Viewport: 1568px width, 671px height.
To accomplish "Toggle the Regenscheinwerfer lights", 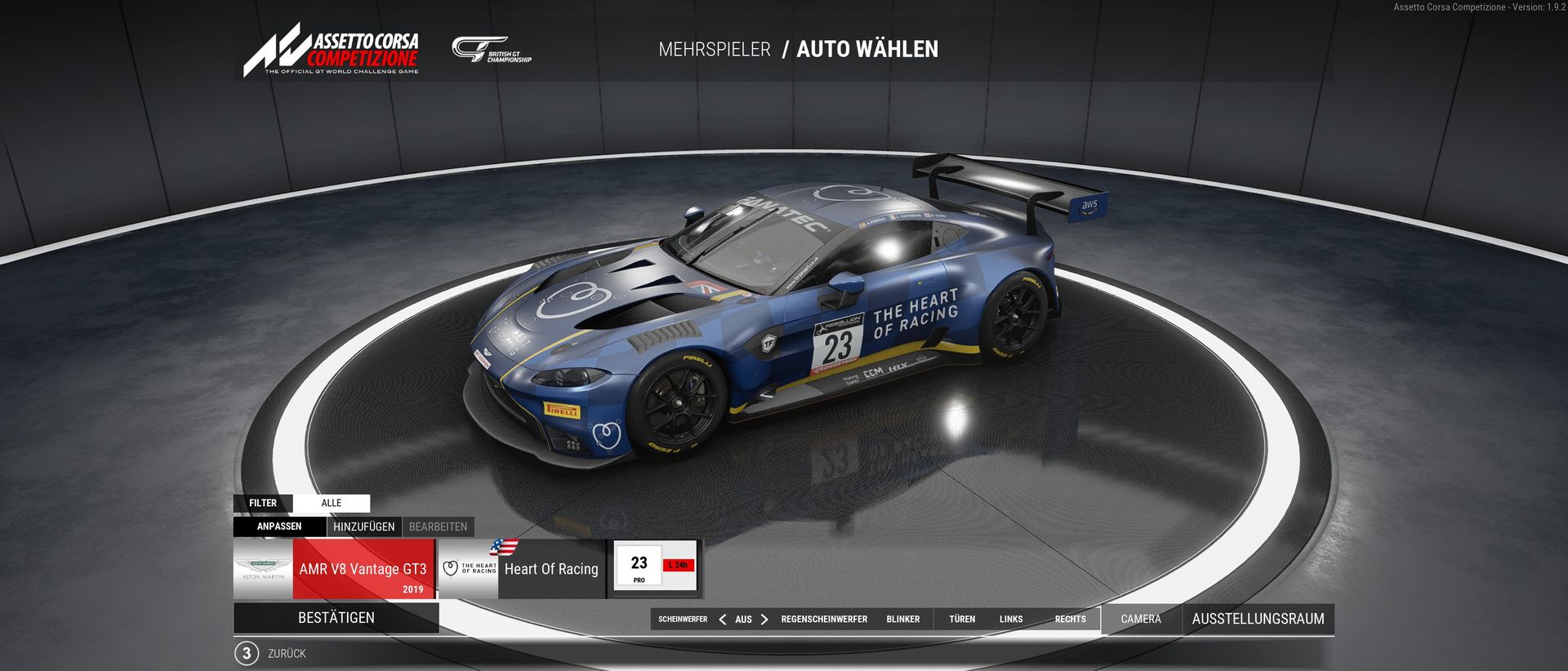I will 824,620.
